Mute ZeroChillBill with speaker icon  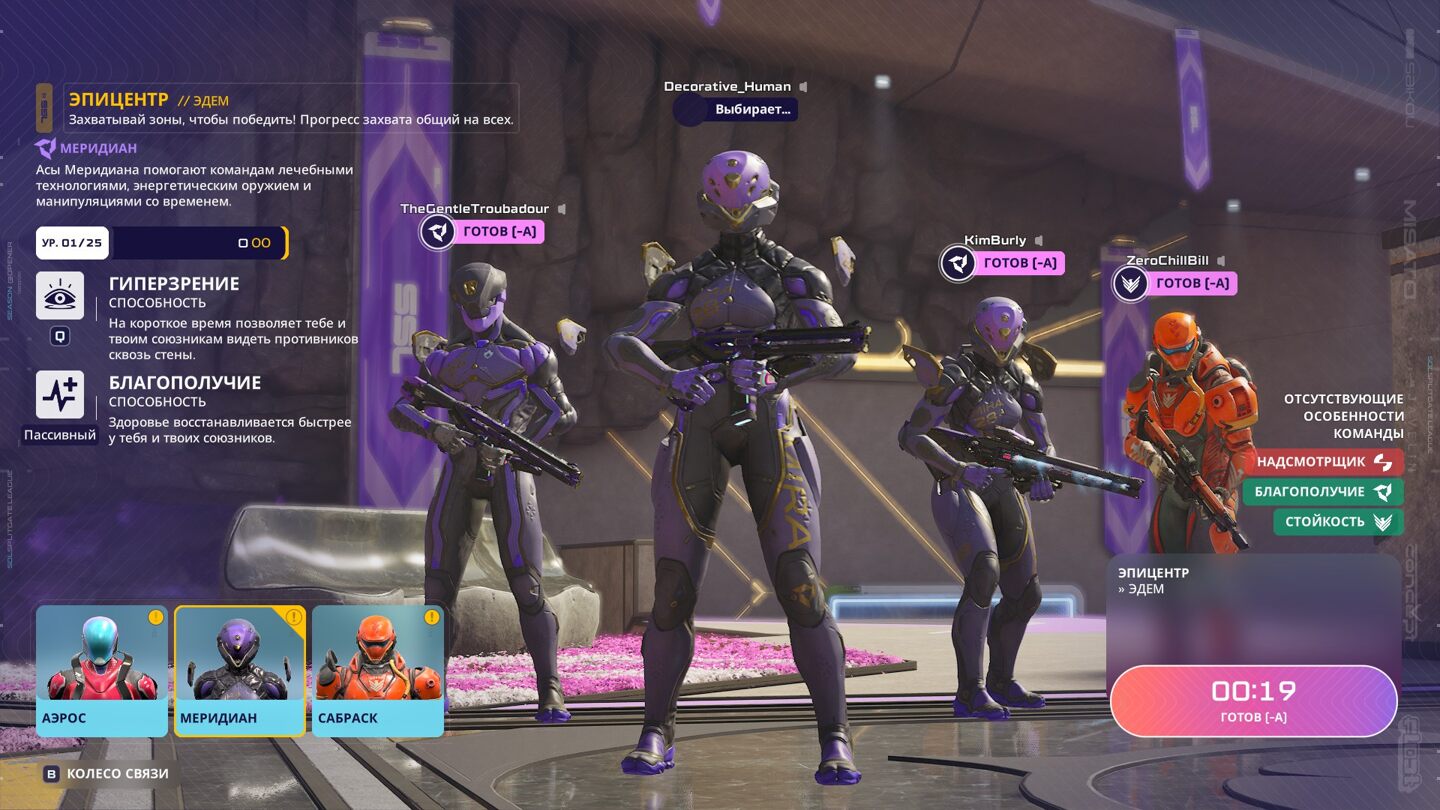1221,261
